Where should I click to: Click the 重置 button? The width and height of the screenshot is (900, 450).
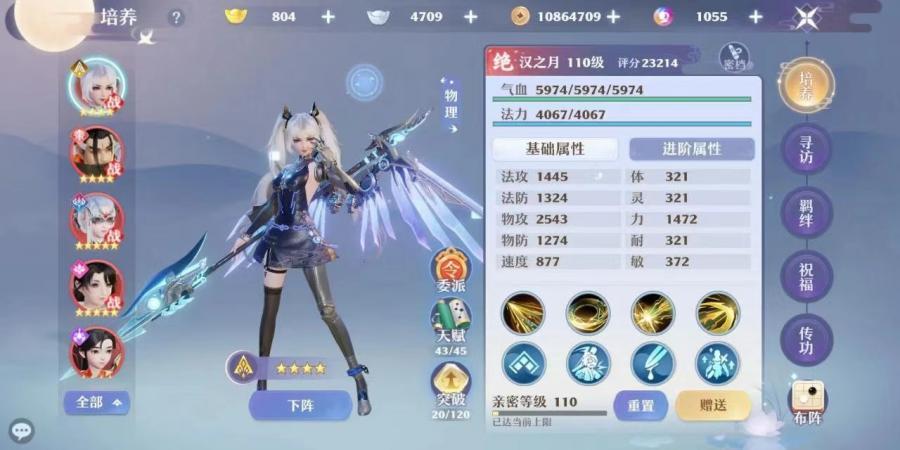640,405
